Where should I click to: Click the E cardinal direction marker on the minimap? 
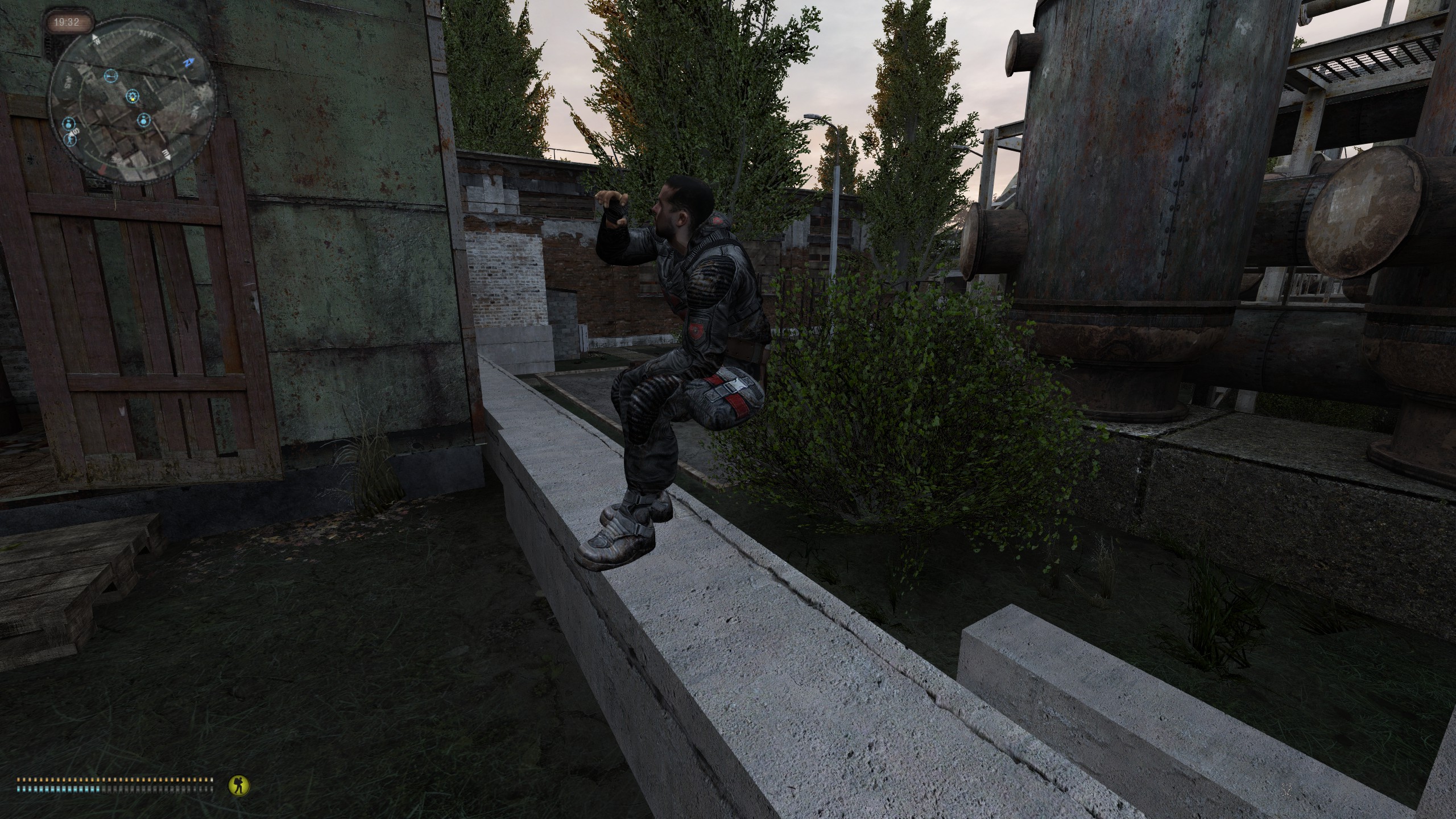(x=167, y=155)
